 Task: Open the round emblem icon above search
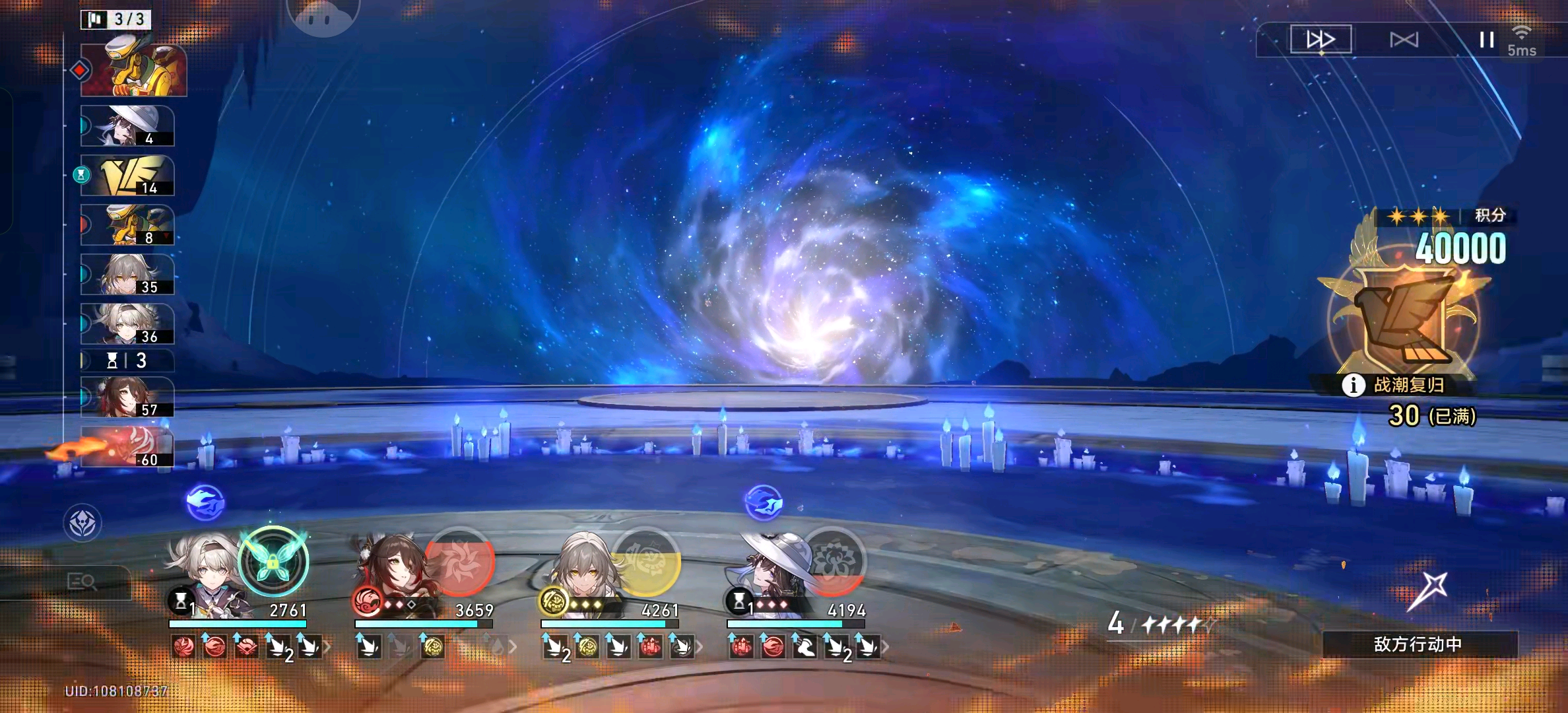[82, 524]
